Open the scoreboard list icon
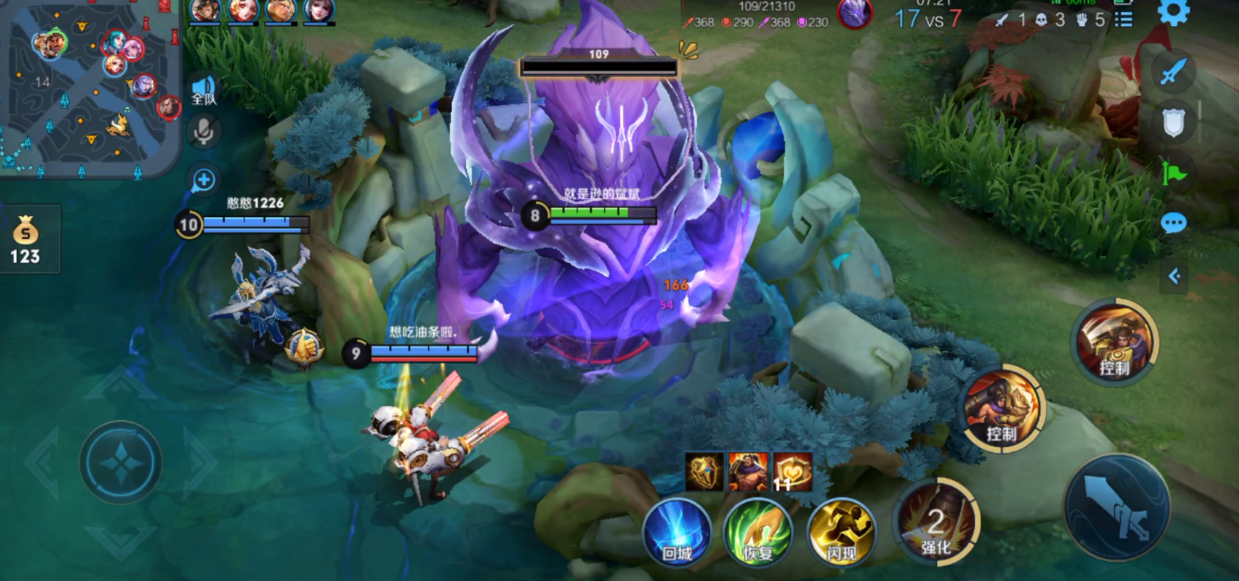The height and width of the screenshot is (581, 1239). click(x=1124, y=19)
